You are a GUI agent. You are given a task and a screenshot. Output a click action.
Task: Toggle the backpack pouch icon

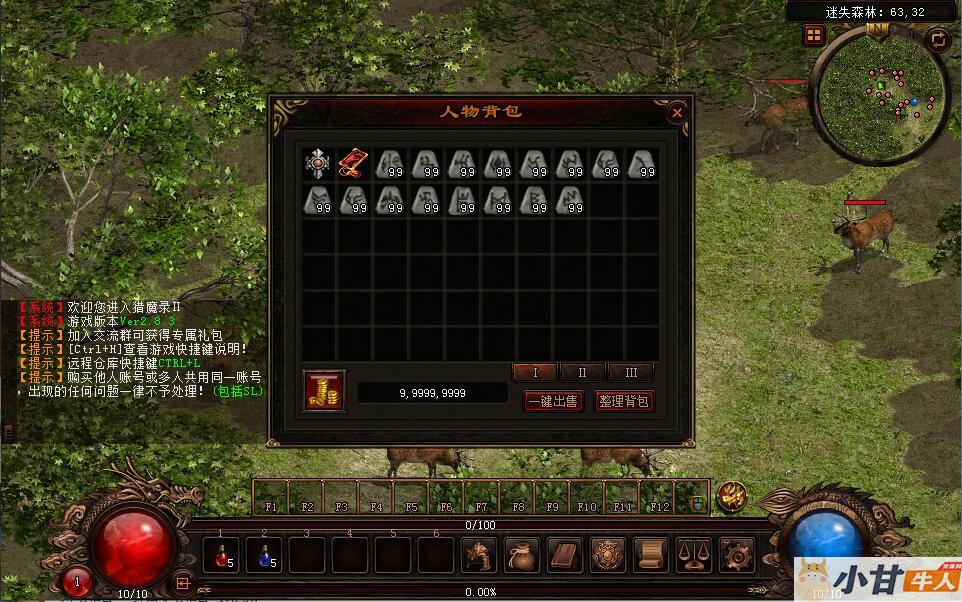(521, 555)
